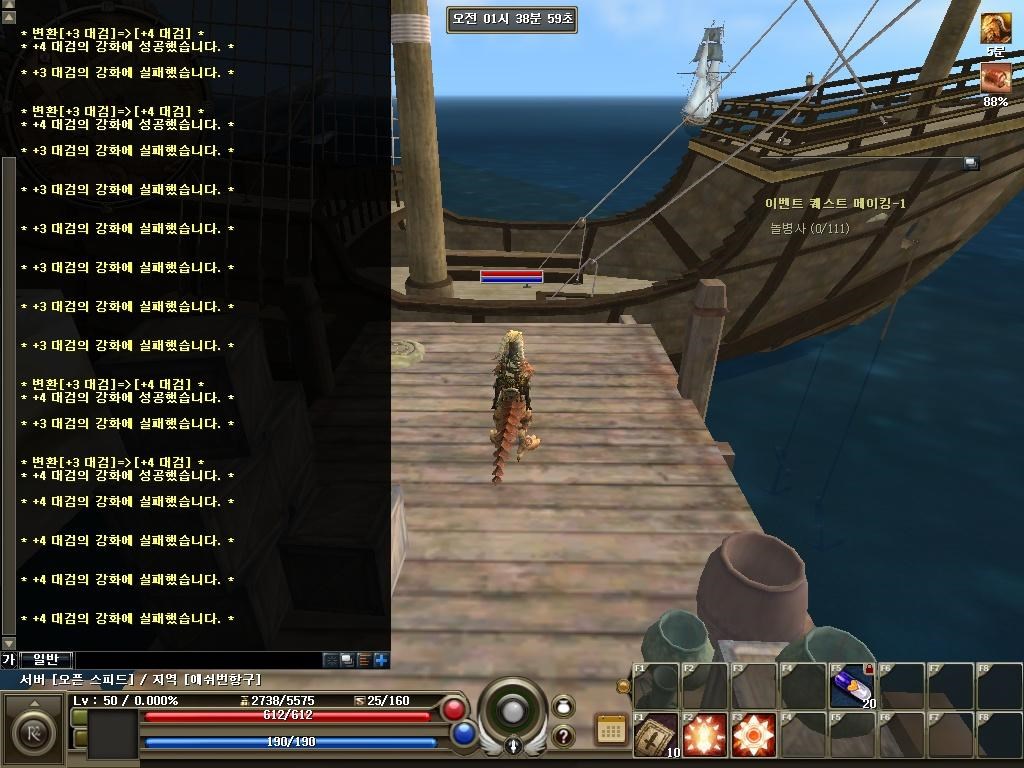The width and height of the screenshot is (1024, 768).
Task: Click the meat icon showing 88%
Action: coord(995,78)
